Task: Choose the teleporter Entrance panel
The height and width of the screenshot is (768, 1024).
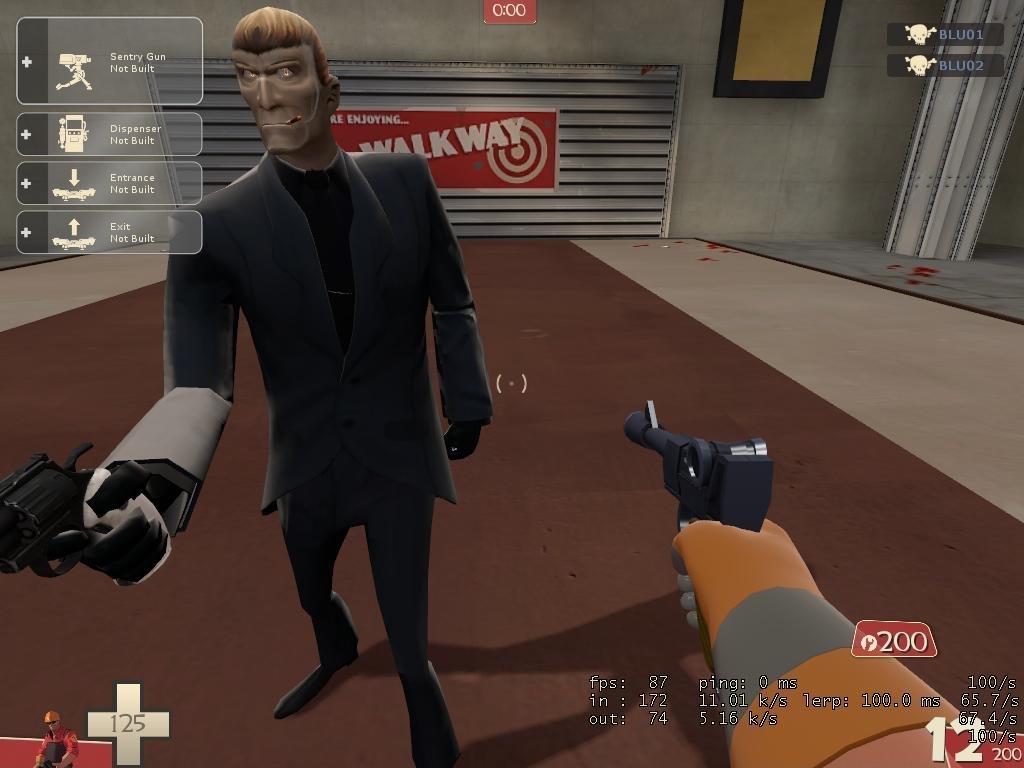Action: [x=110, y=183]
